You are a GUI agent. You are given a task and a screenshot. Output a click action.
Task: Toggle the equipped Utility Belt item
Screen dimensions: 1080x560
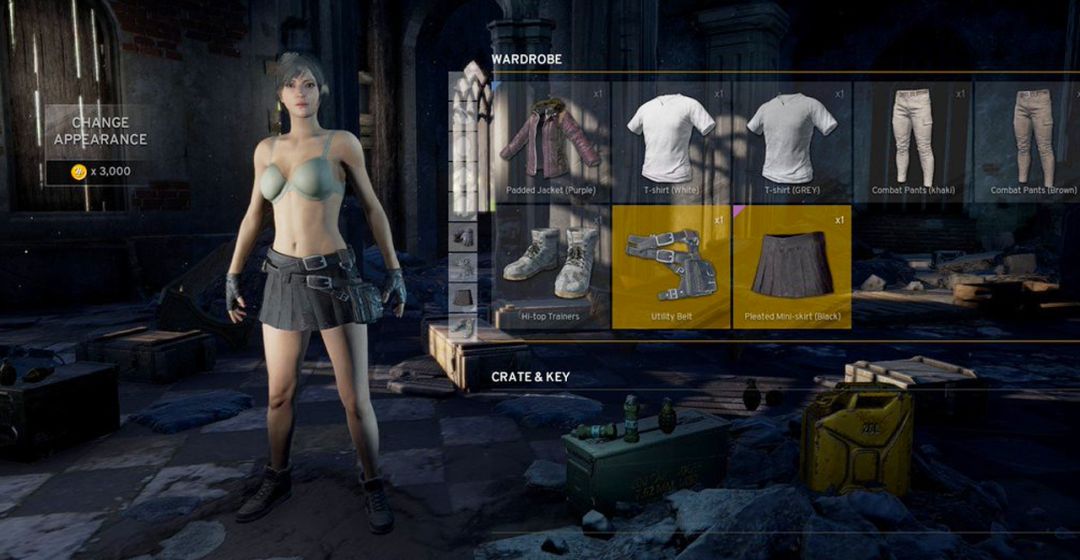coord(671,267)
